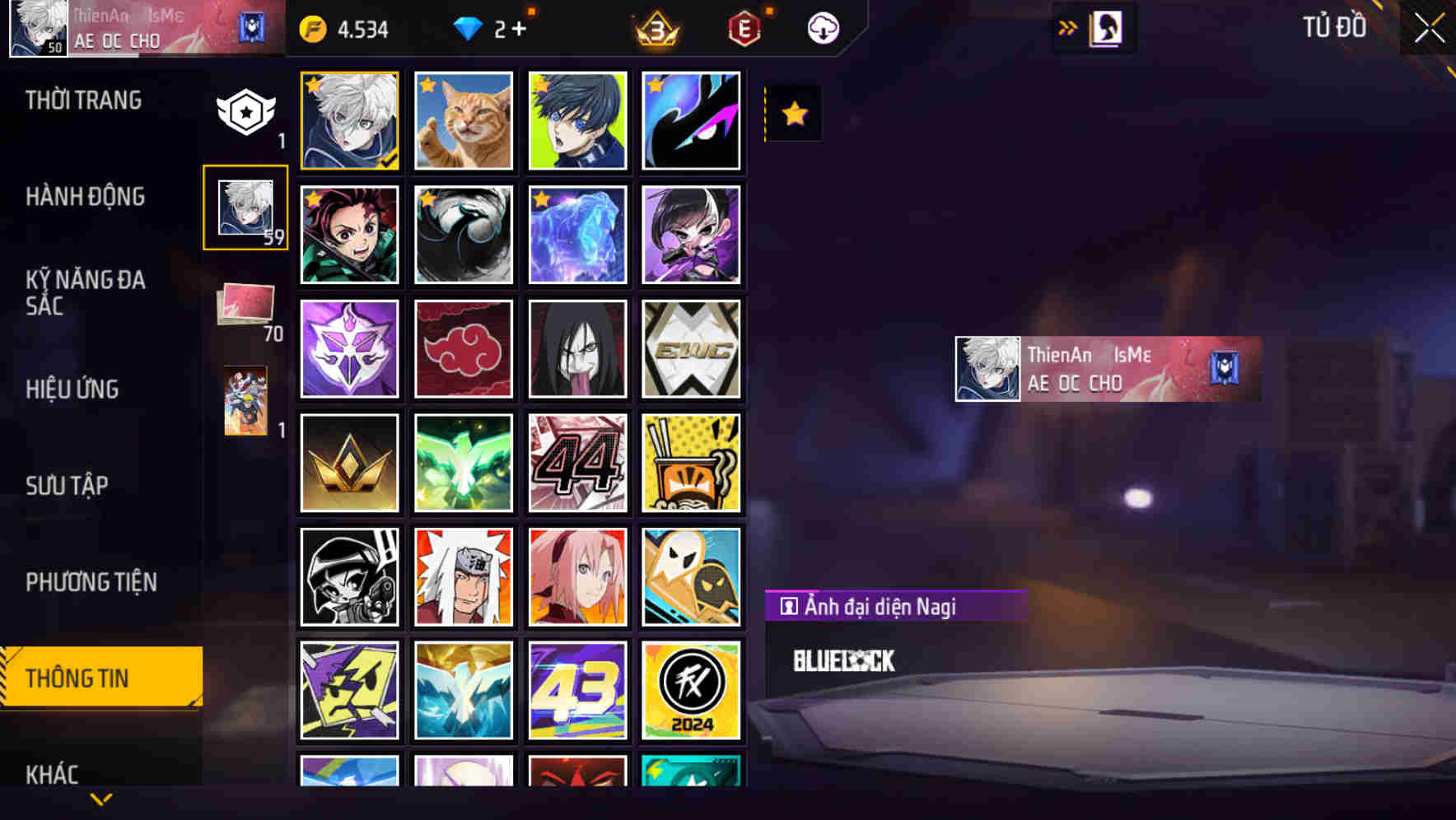This screenshot has width=1456, height=820.
Task: Select the Sakura avatar thumbnail
Action: tap(577, 576)
